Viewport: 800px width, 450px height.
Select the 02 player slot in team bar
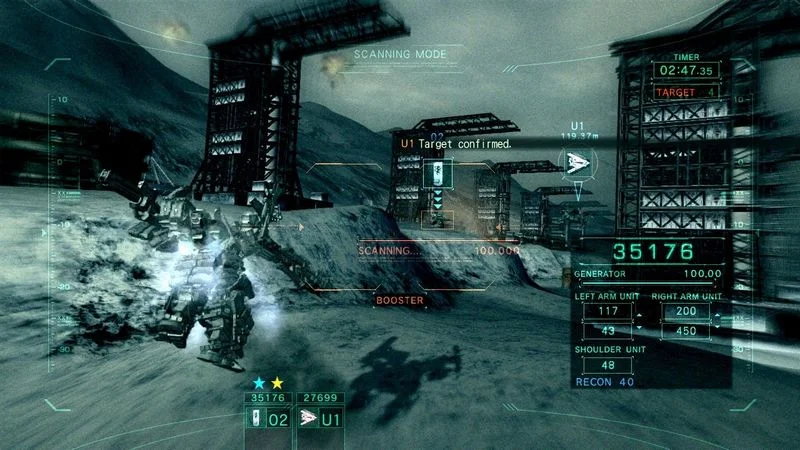pos(270,419)
